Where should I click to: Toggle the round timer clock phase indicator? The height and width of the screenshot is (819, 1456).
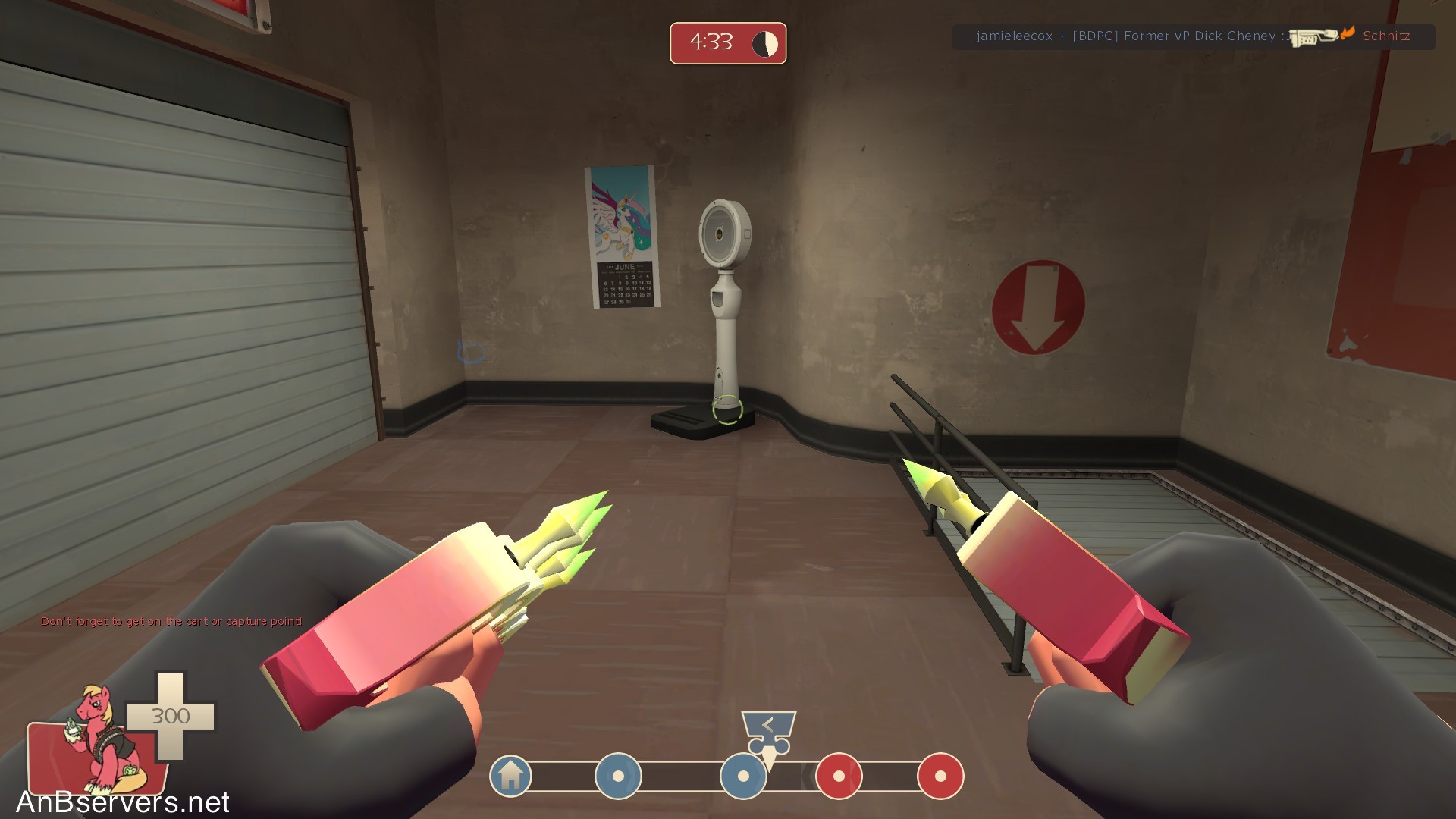click(766, 43)
